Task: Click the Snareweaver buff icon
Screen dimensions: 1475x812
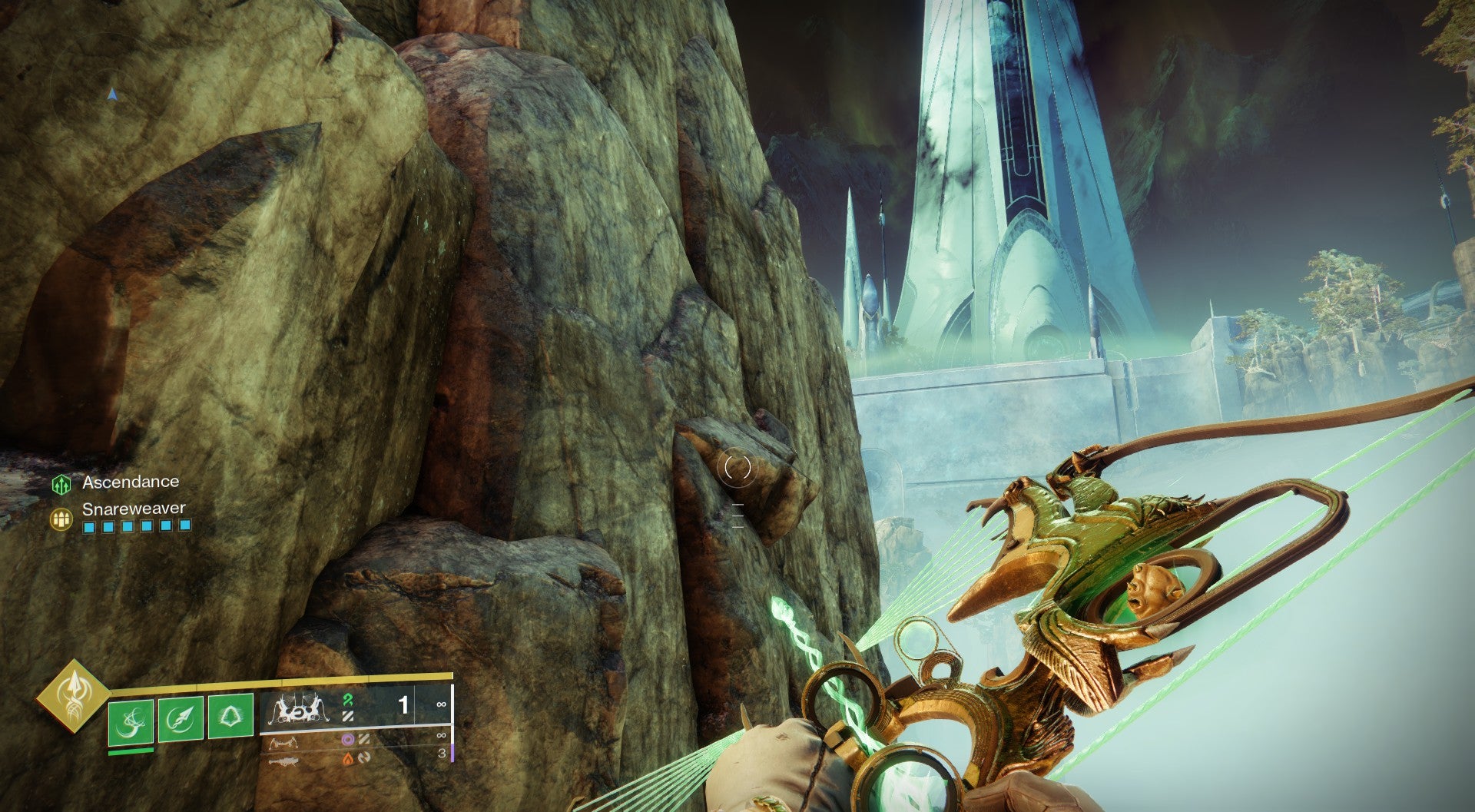Action: 61,519
